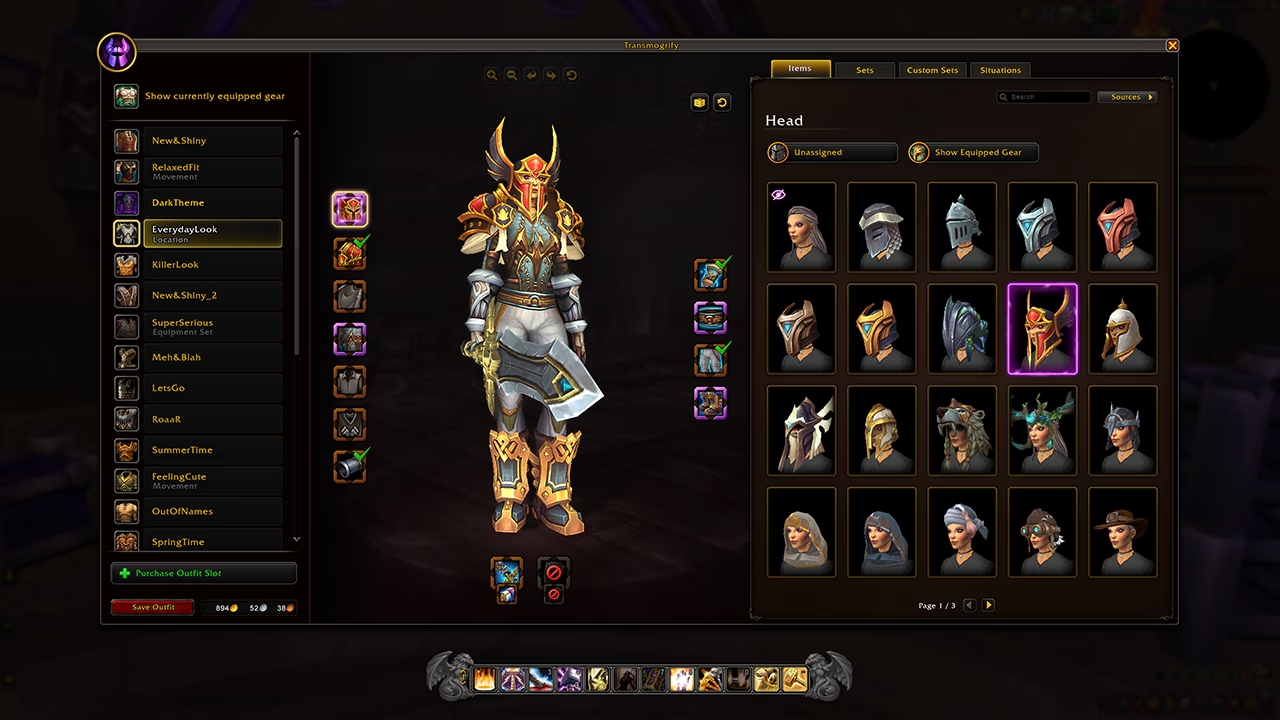Screen dimensions: 1280x720
Task: Toggle the hidden eye icon on the first head item
Action: 779,194
